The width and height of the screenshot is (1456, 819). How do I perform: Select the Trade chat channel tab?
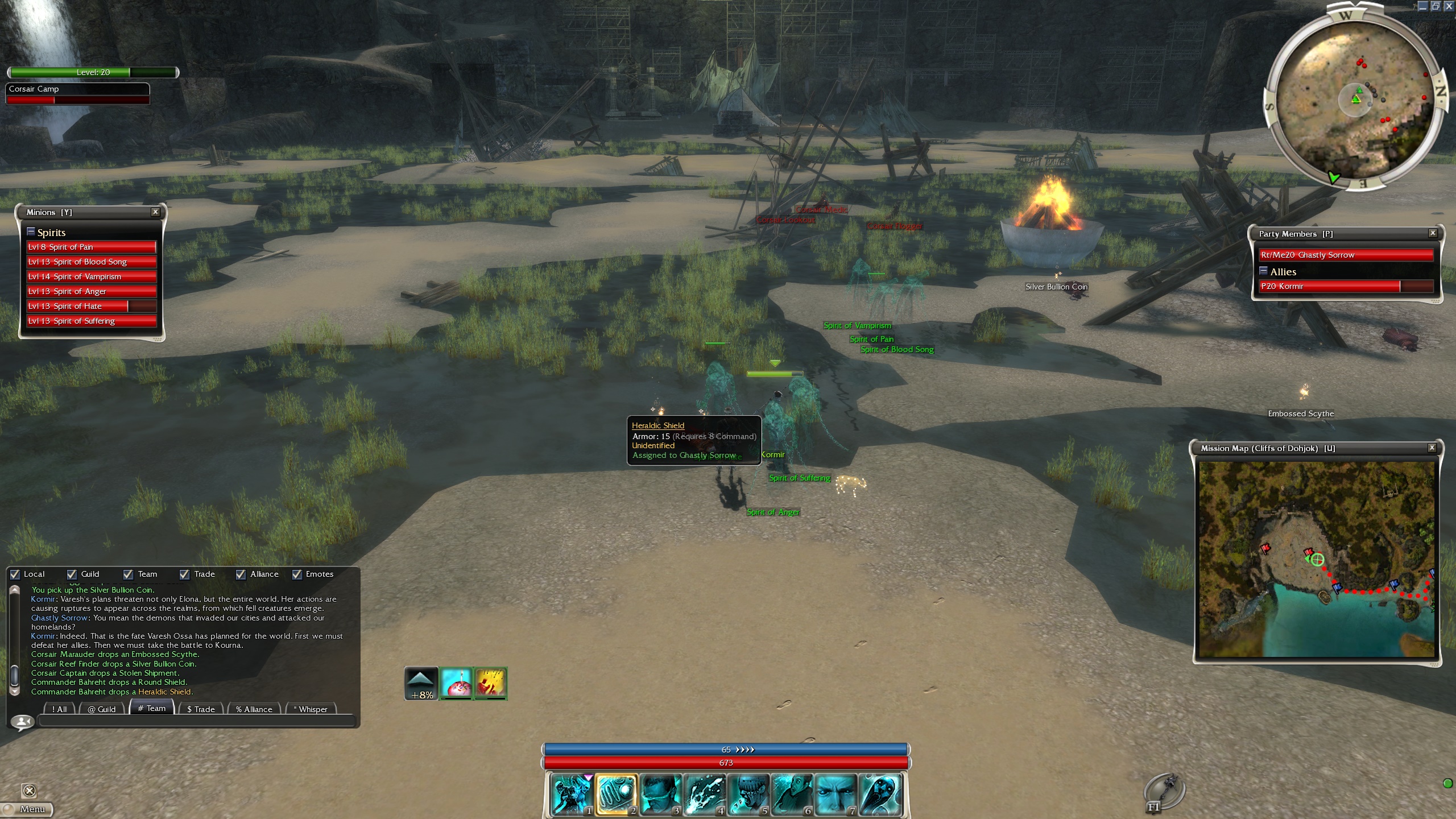click(x=201, y=709)
